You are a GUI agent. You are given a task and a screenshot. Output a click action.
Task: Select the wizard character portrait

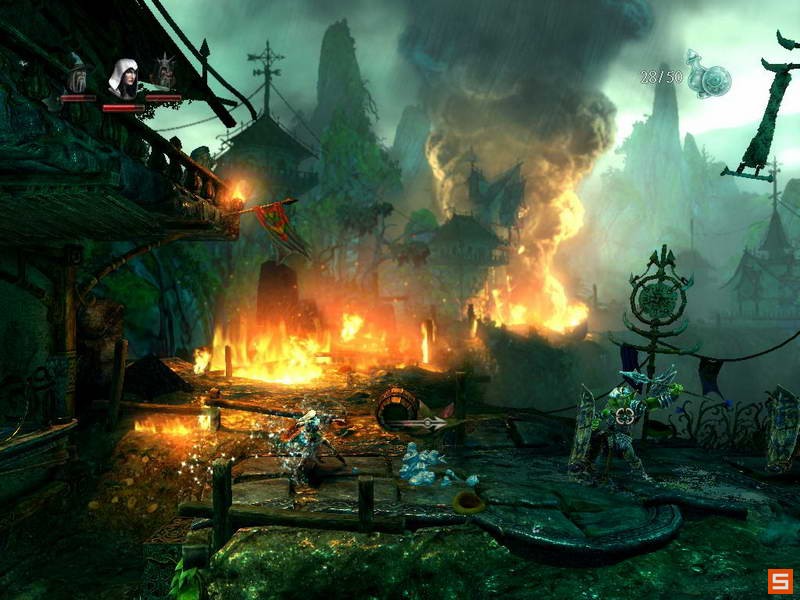(x=77, y=76)
